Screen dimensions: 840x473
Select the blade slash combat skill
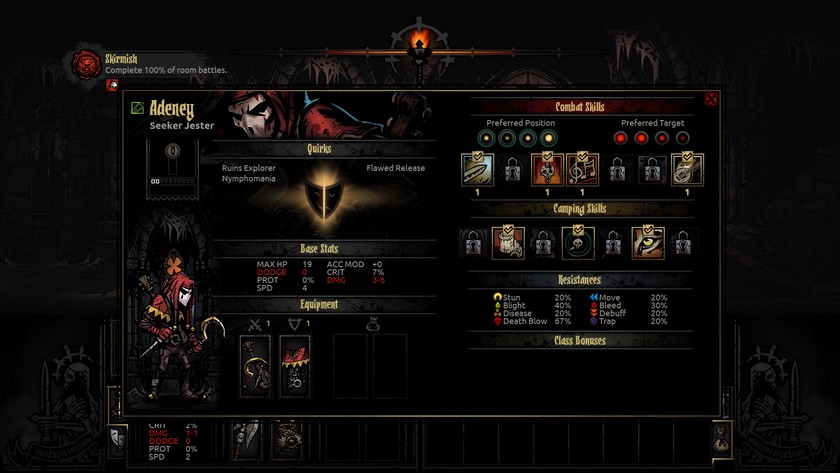(x=477, y=170)
